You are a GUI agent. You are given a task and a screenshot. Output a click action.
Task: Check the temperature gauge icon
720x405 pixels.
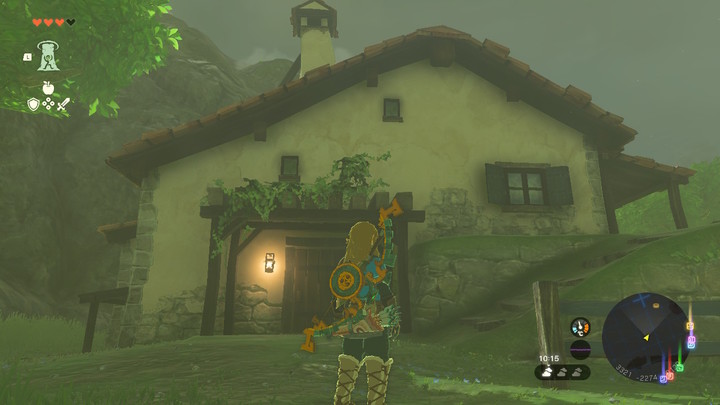coord(580,327)
